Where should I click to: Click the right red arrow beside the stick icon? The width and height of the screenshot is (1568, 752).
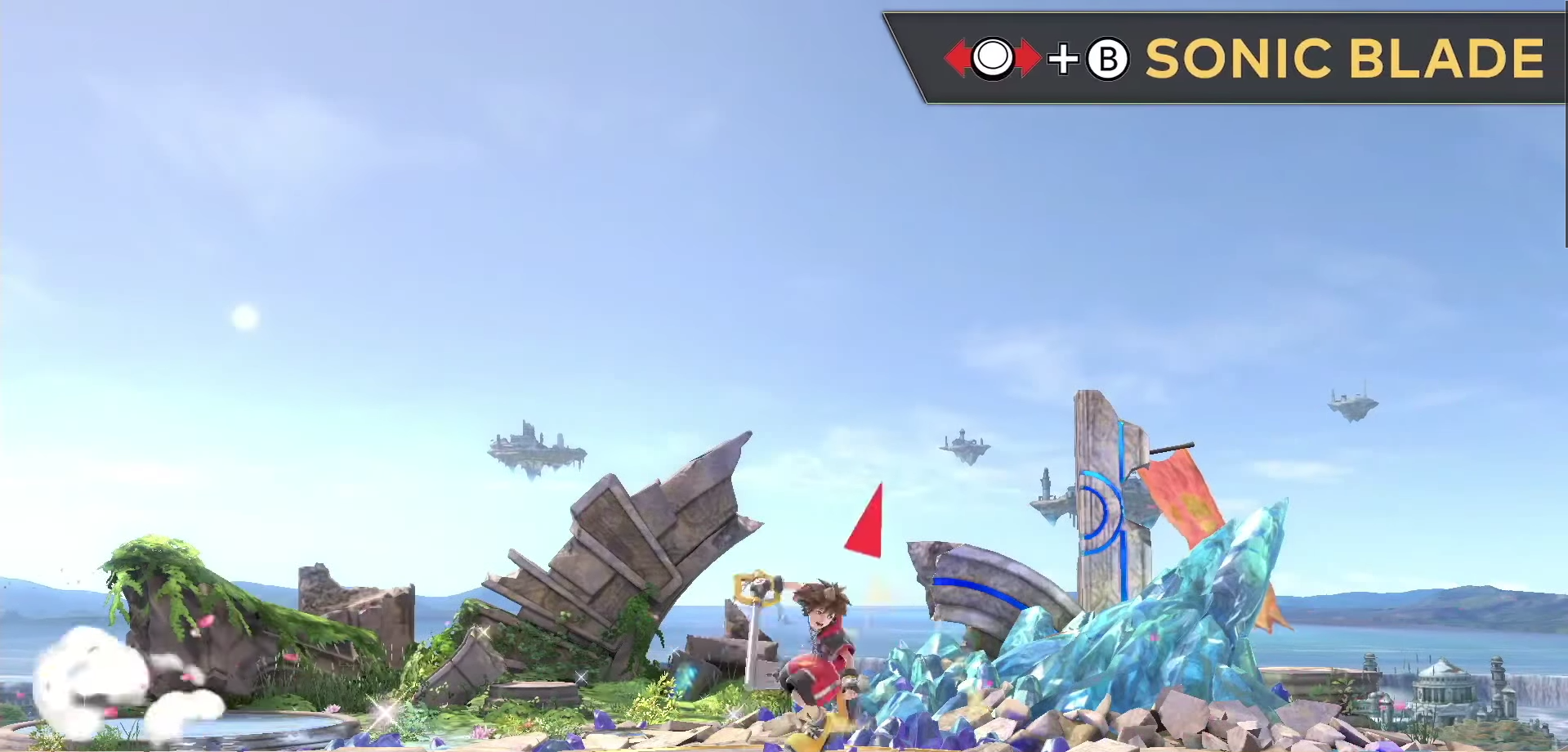click(x=1031, y=57)
